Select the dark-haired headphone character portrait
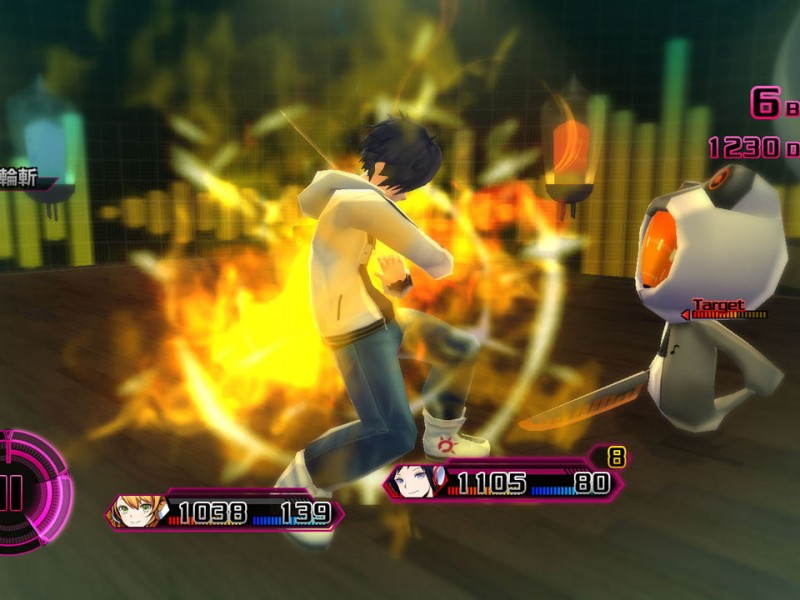800x600 pixels. point(415,482)
